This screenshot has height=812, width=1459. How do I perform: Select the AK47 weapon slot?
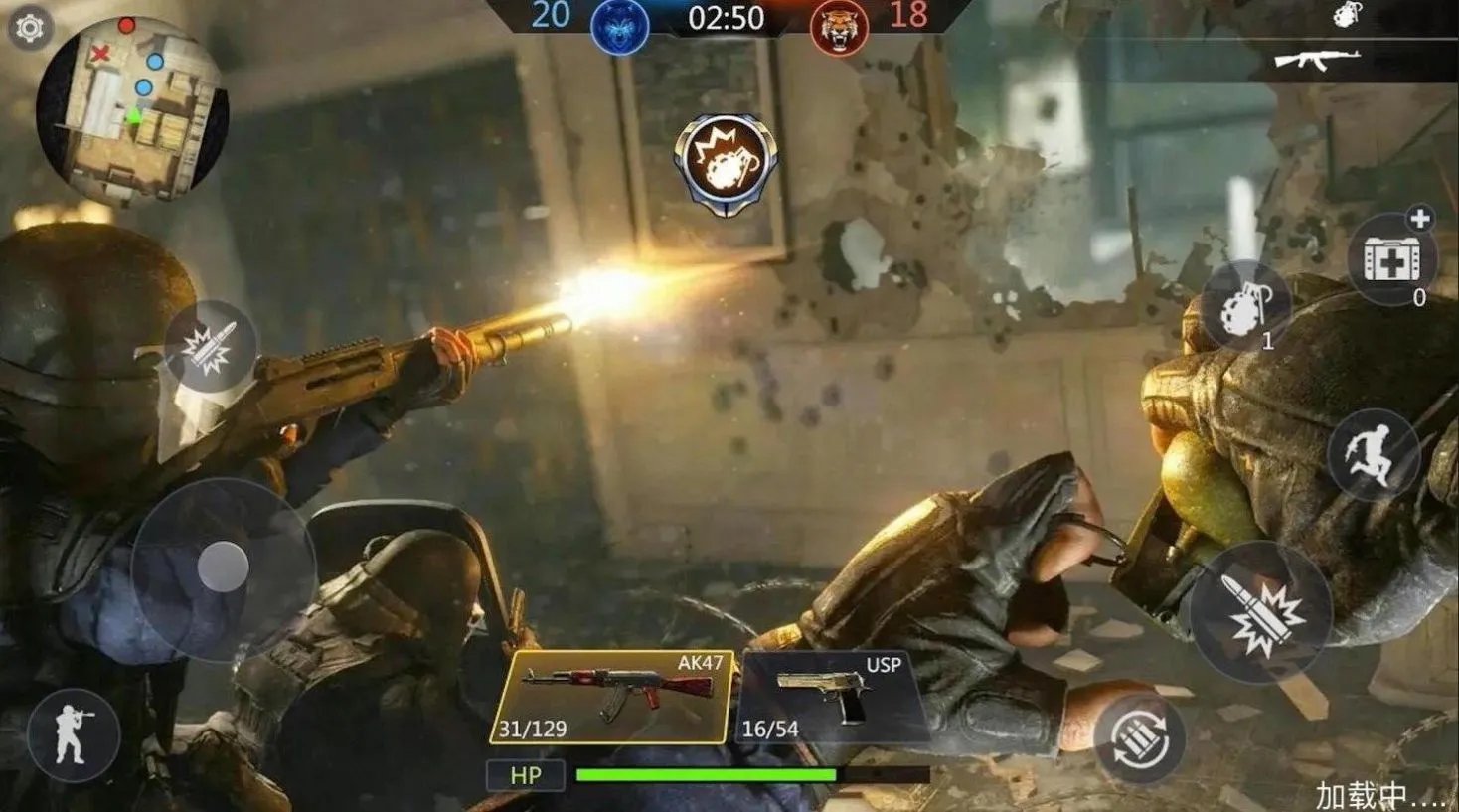(x=613, y=698)
